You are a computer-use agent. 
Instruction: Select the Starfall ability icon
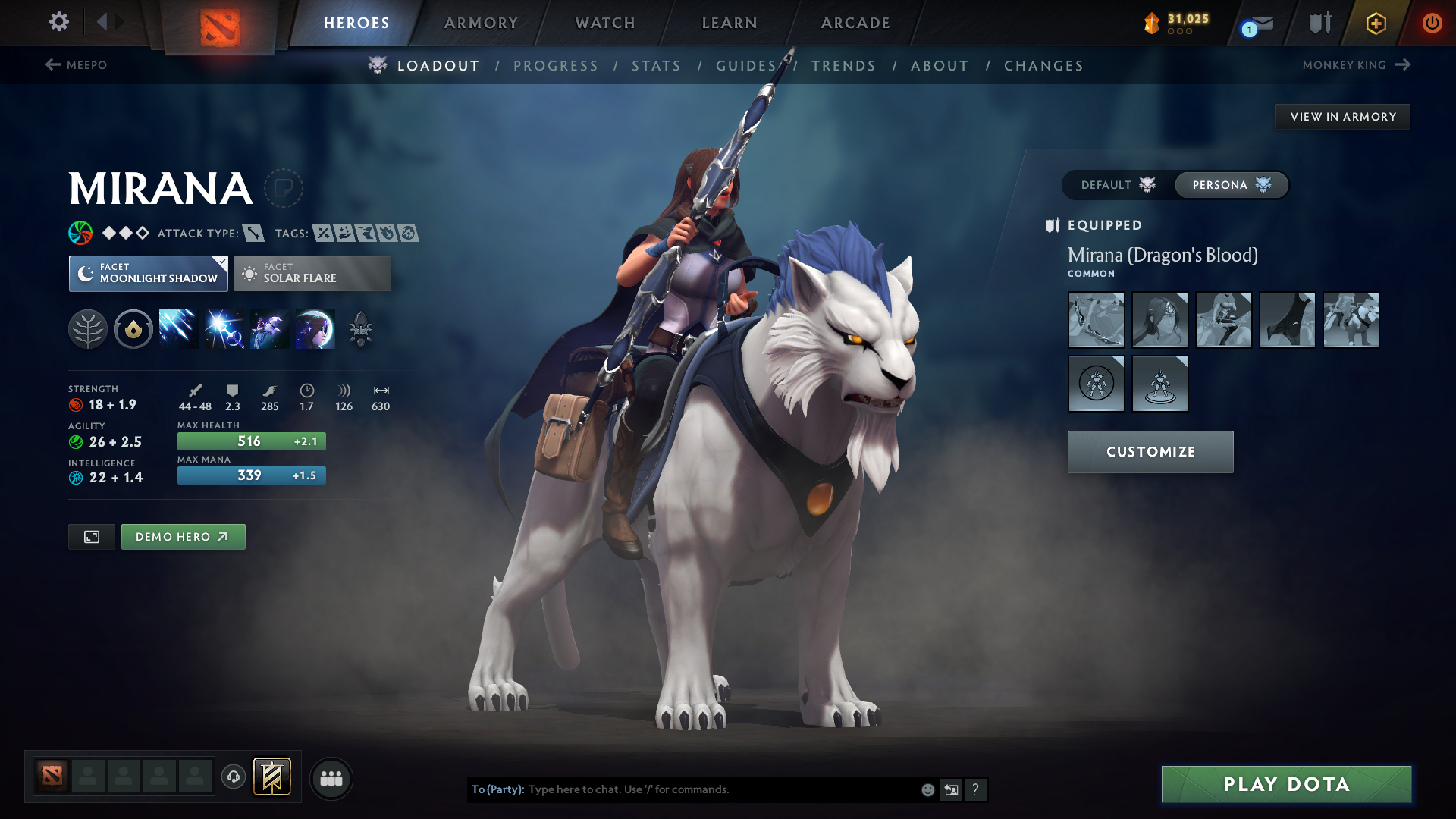coord(177,328)
